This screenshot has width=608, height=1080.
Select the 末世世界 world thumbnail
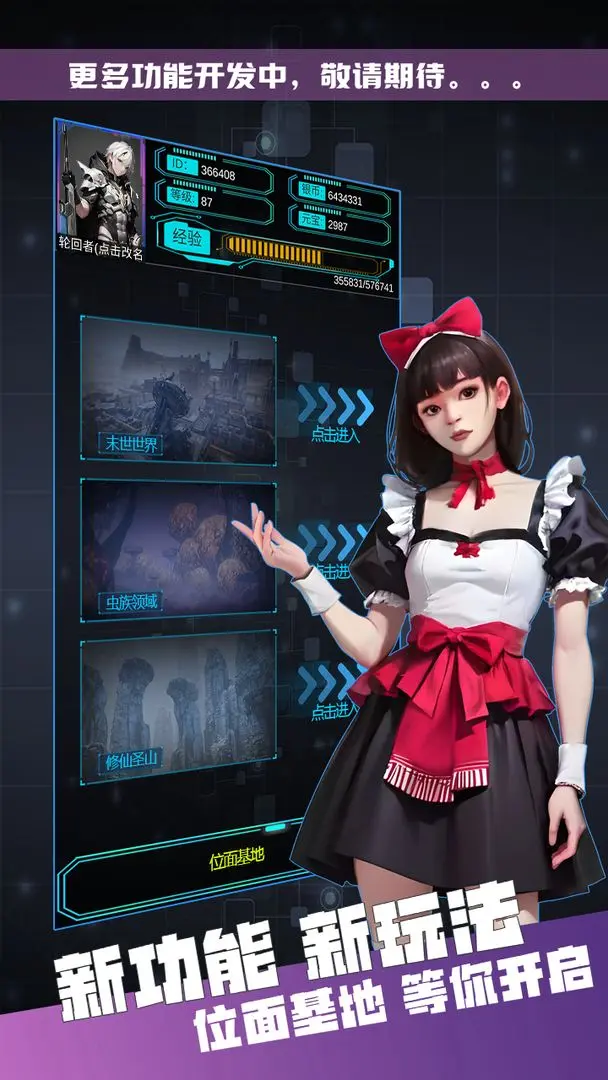[178, 389]
